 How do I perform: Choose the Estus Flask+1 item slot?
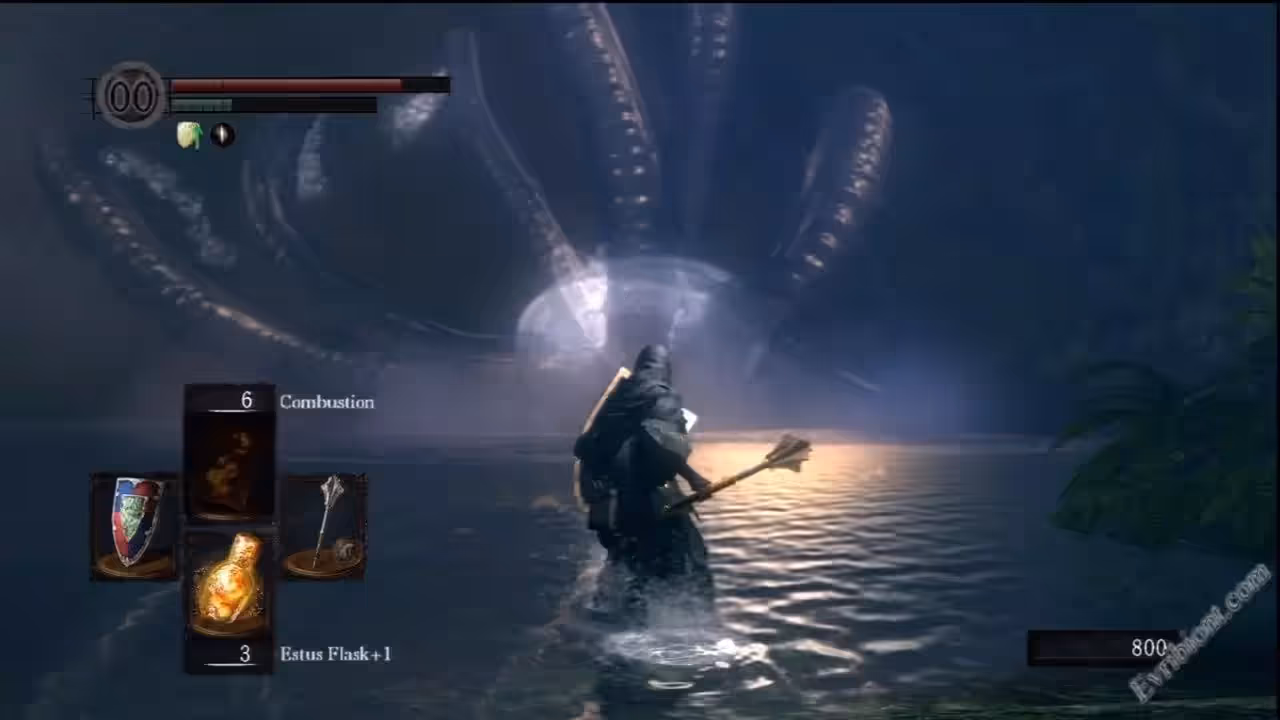(x=230, y=585)
